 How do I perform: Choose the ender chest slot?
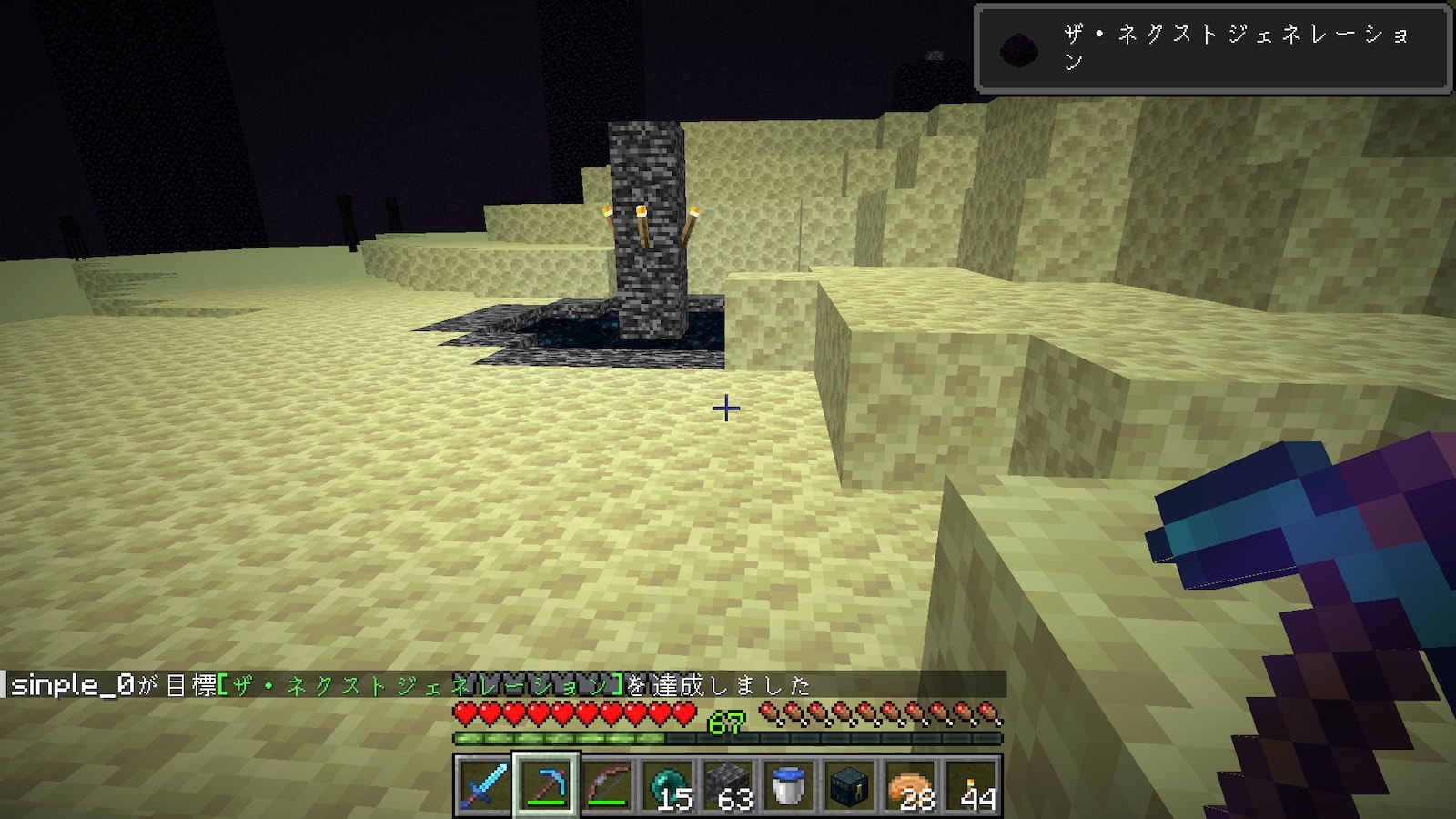click(x=850, y=784)
